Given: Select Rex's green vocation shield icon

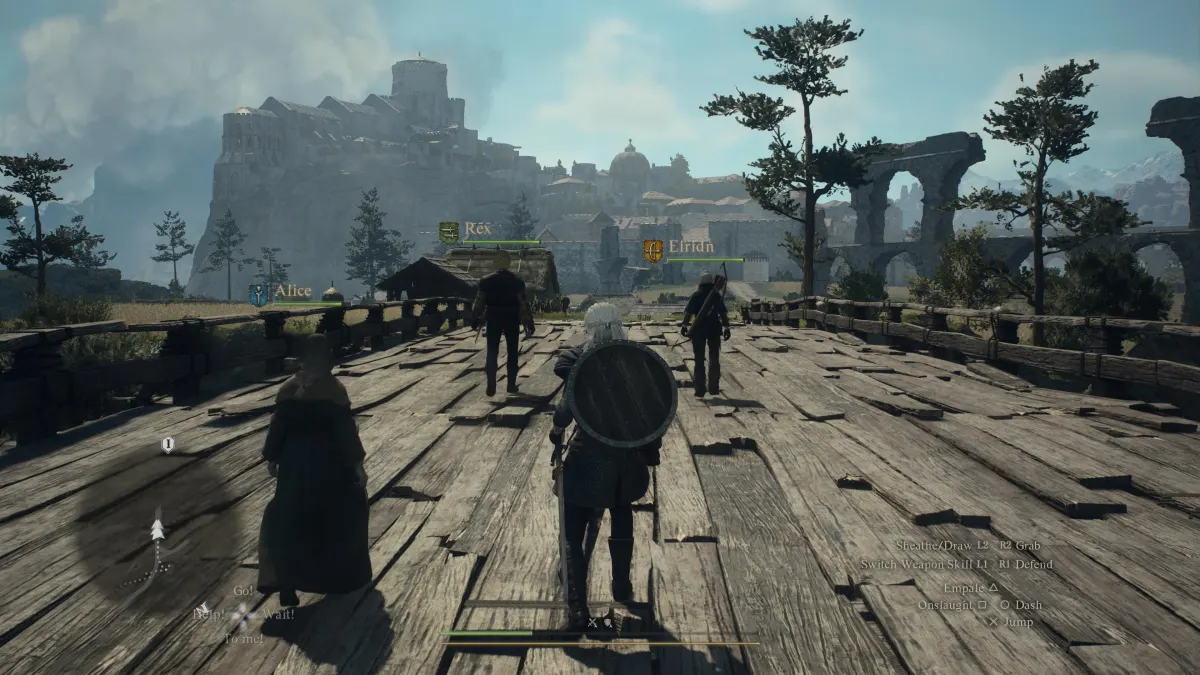Looking at the screenshot, I should (x=449, y=232).
